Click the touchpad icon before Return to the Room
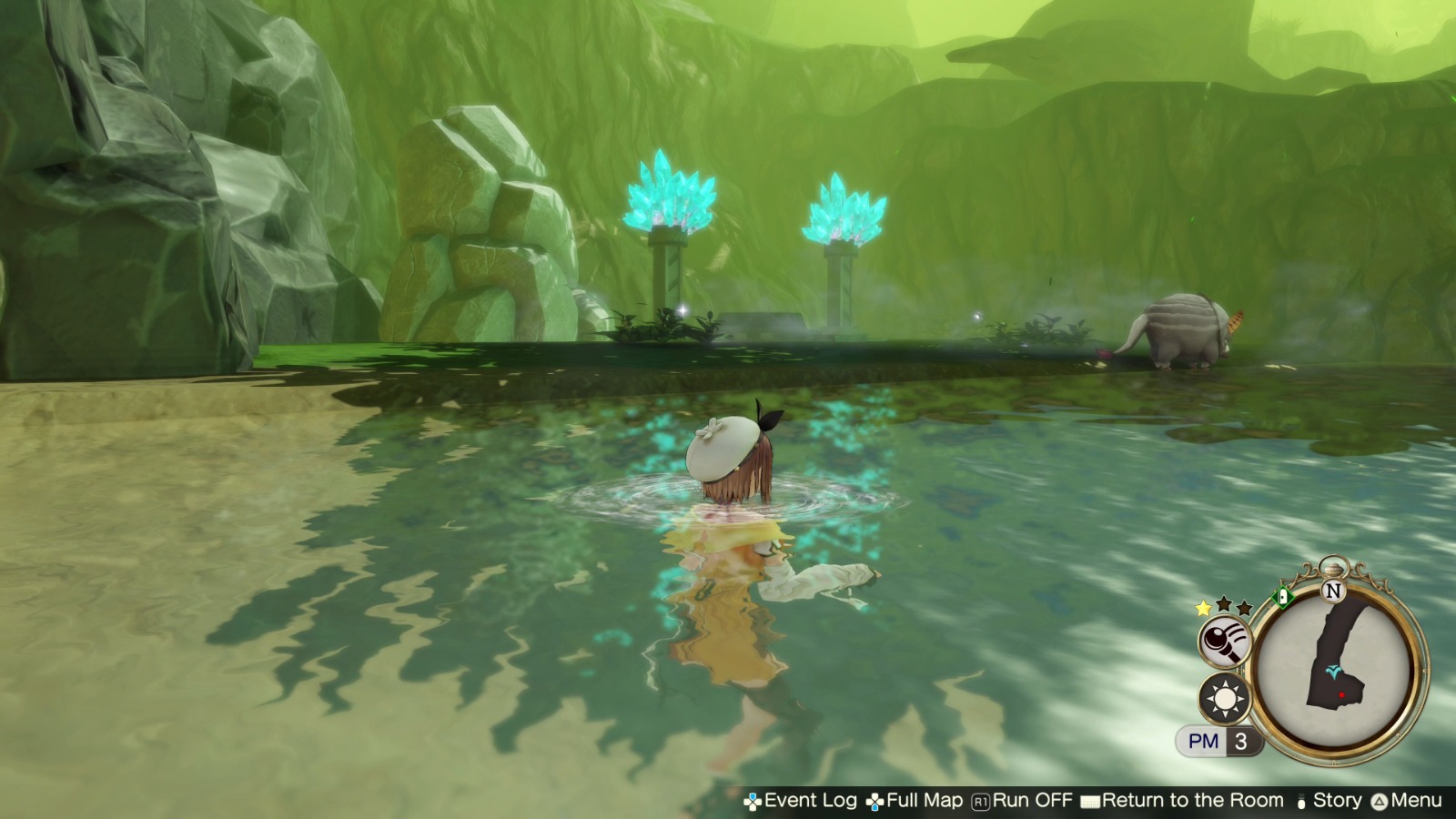1456x819 pixels. point(1089,801)
